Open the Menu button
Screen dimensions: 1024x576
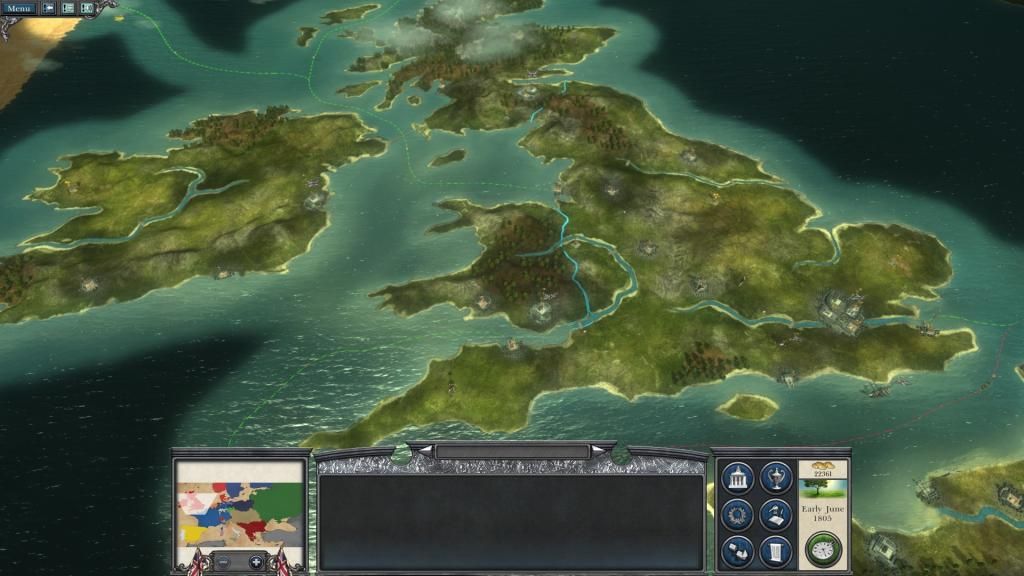(x=18, y=8)
